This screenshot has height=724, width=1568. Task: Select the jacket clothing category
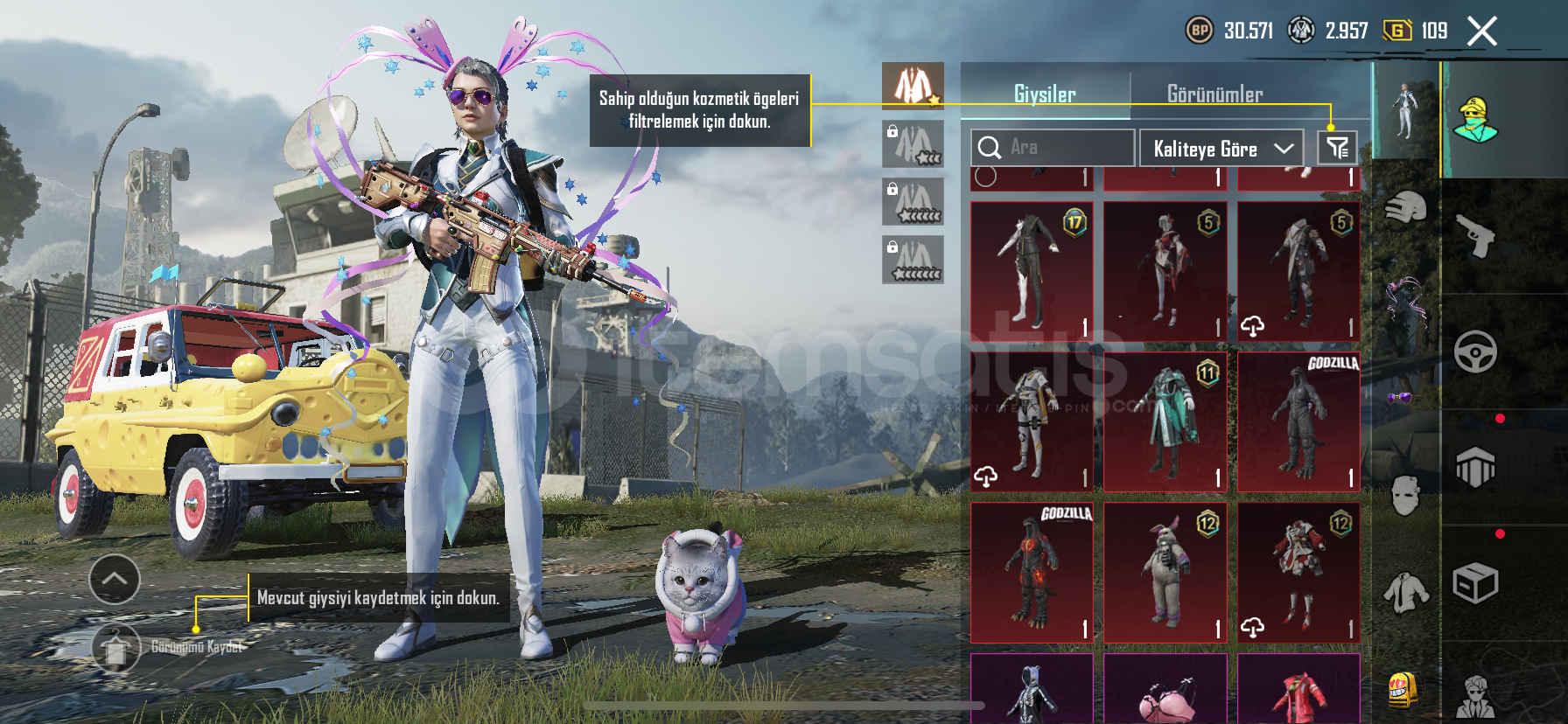tap(1405, 593)
